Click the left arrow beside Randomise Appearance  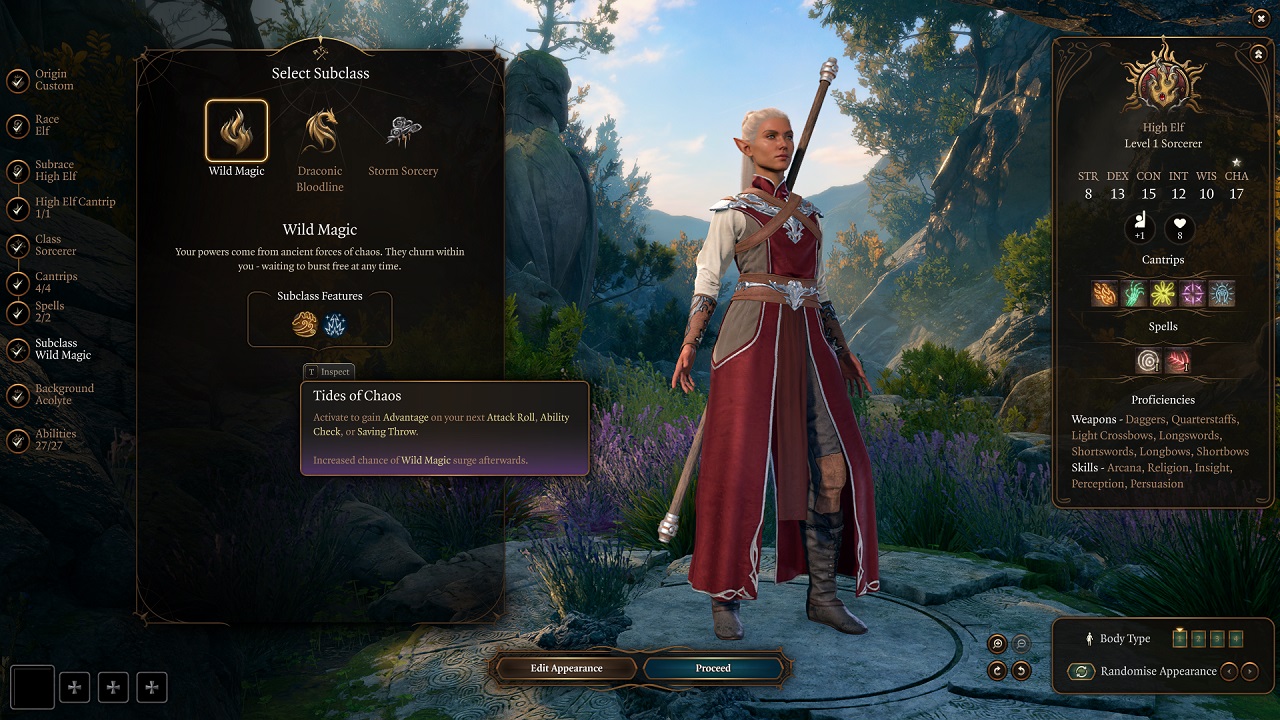click(1229, 671)
